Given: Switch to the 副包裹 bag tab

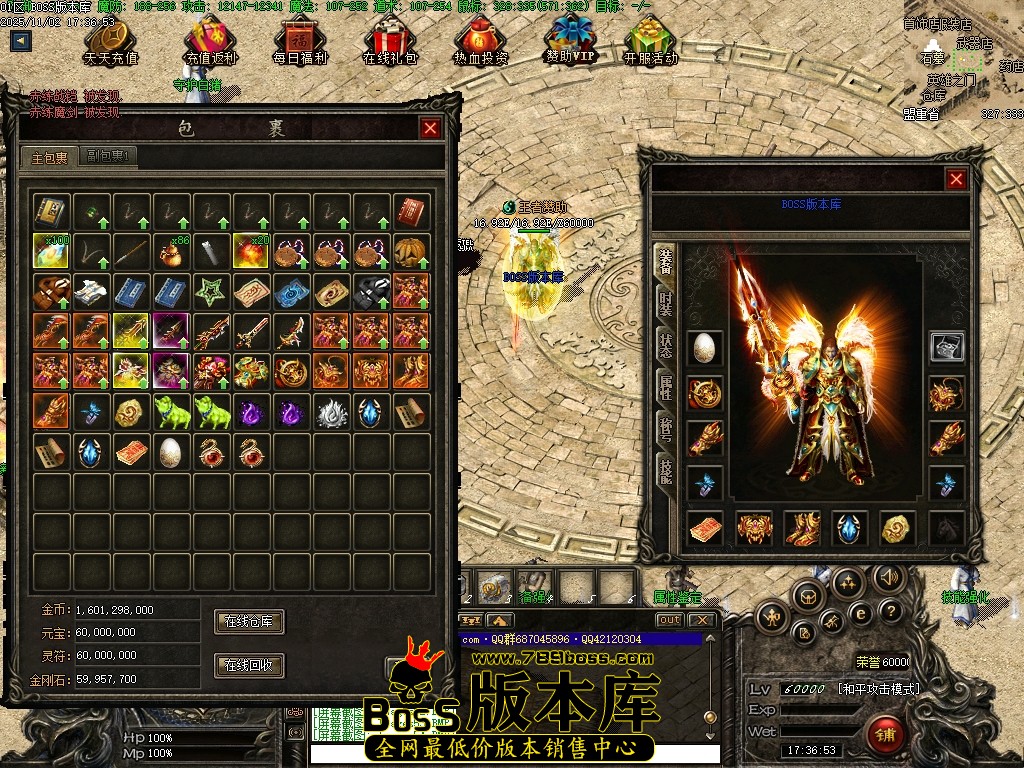Looking at the screenshot, I should point(109,156).
